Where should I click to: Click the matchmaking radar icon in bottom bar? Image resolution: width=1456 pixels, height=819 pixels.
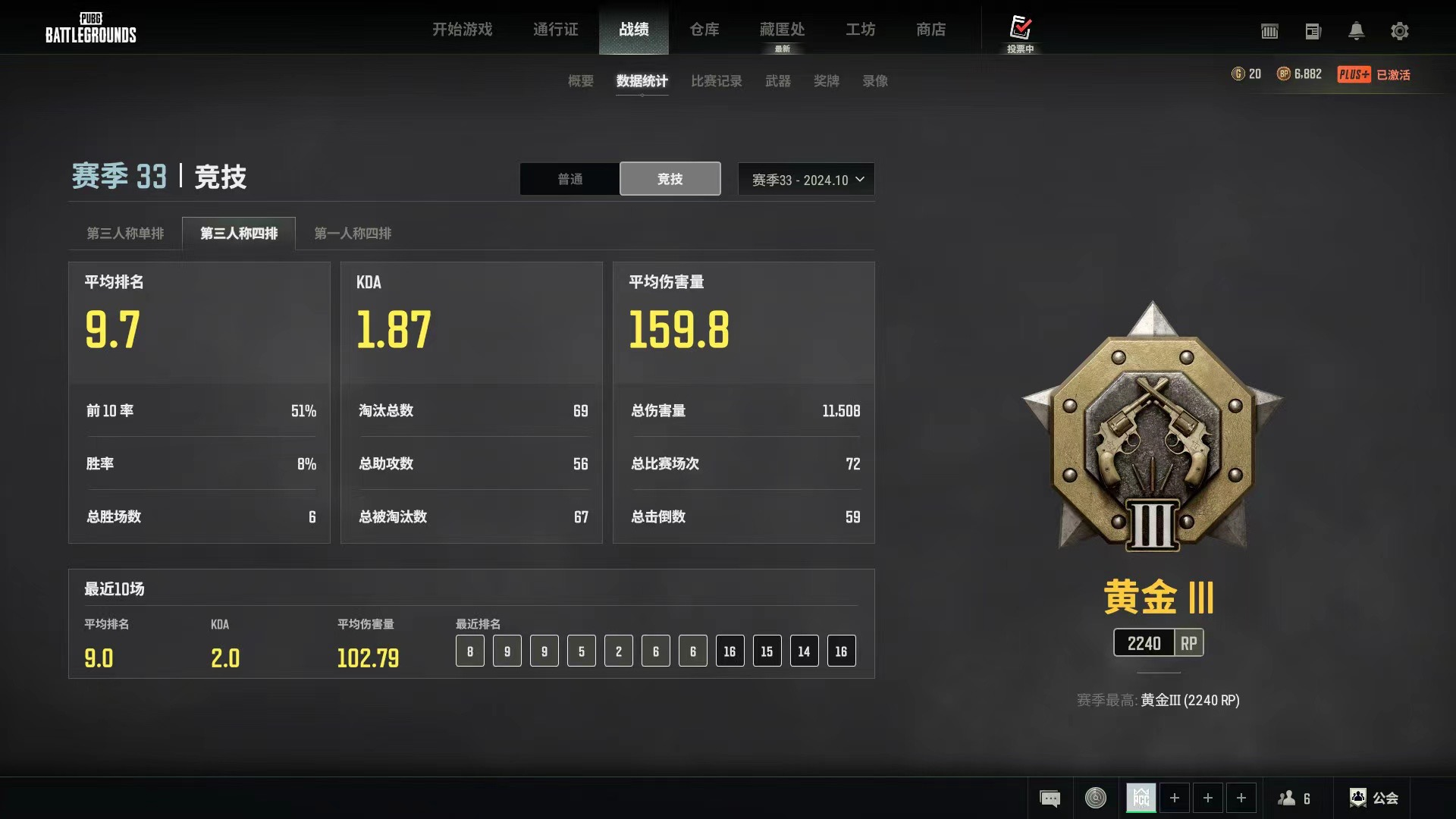point(1095,798)
